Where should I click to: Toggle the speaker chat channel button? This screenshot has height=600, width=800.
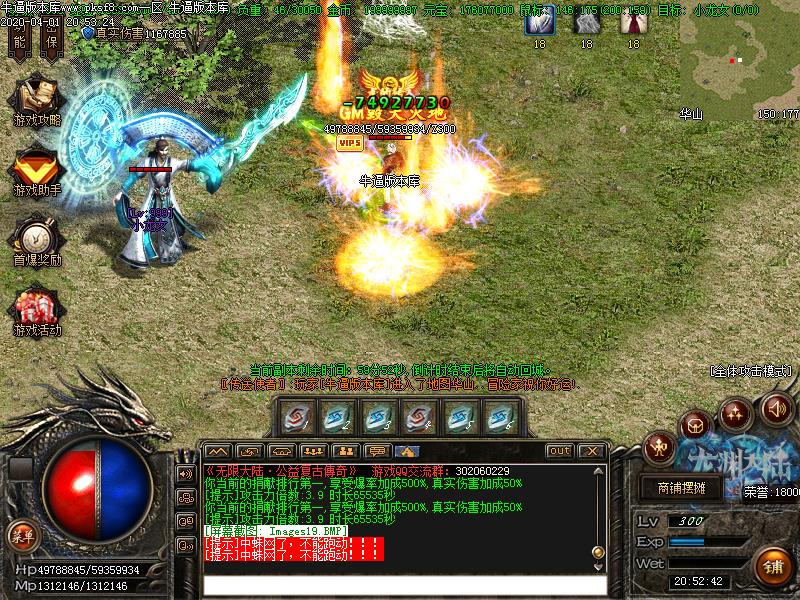[185, 473]
